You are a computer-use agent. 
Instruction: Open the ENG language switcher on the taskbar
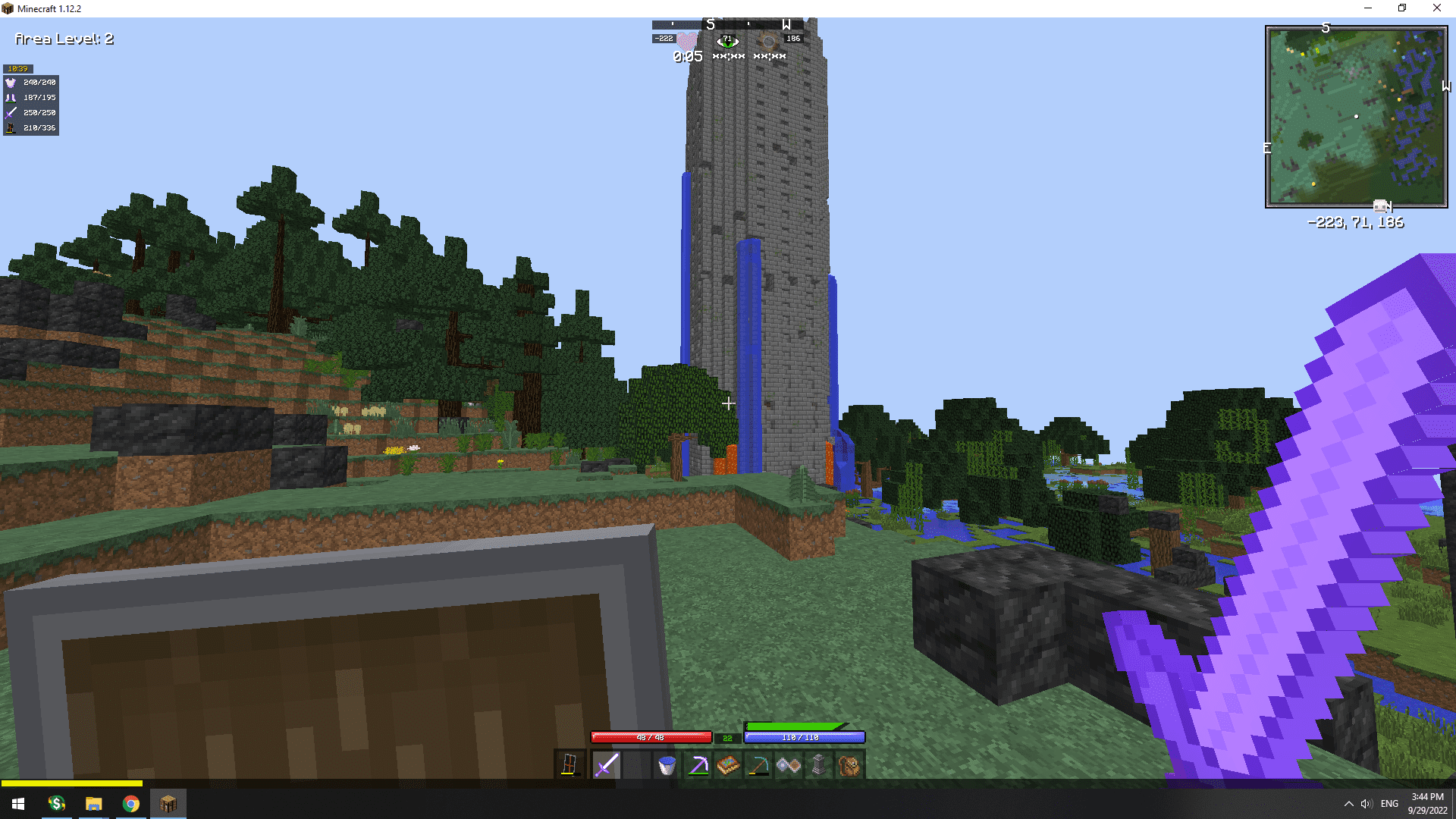(x=1389, y=803)
